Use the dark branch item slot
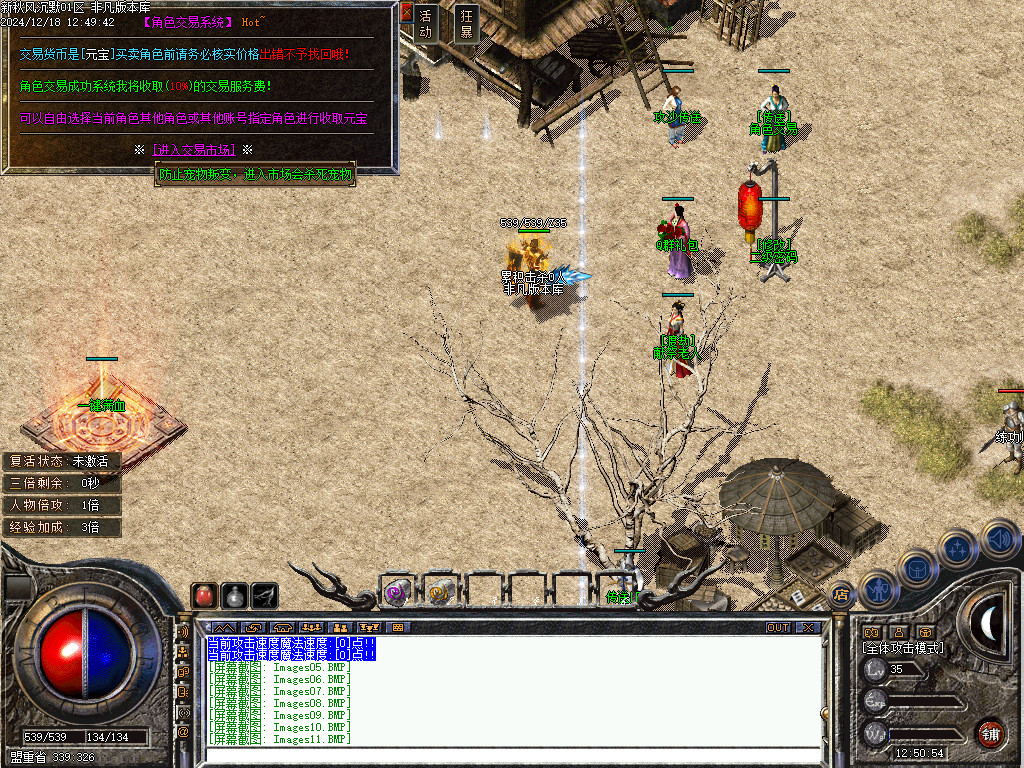 pos(265,595)
